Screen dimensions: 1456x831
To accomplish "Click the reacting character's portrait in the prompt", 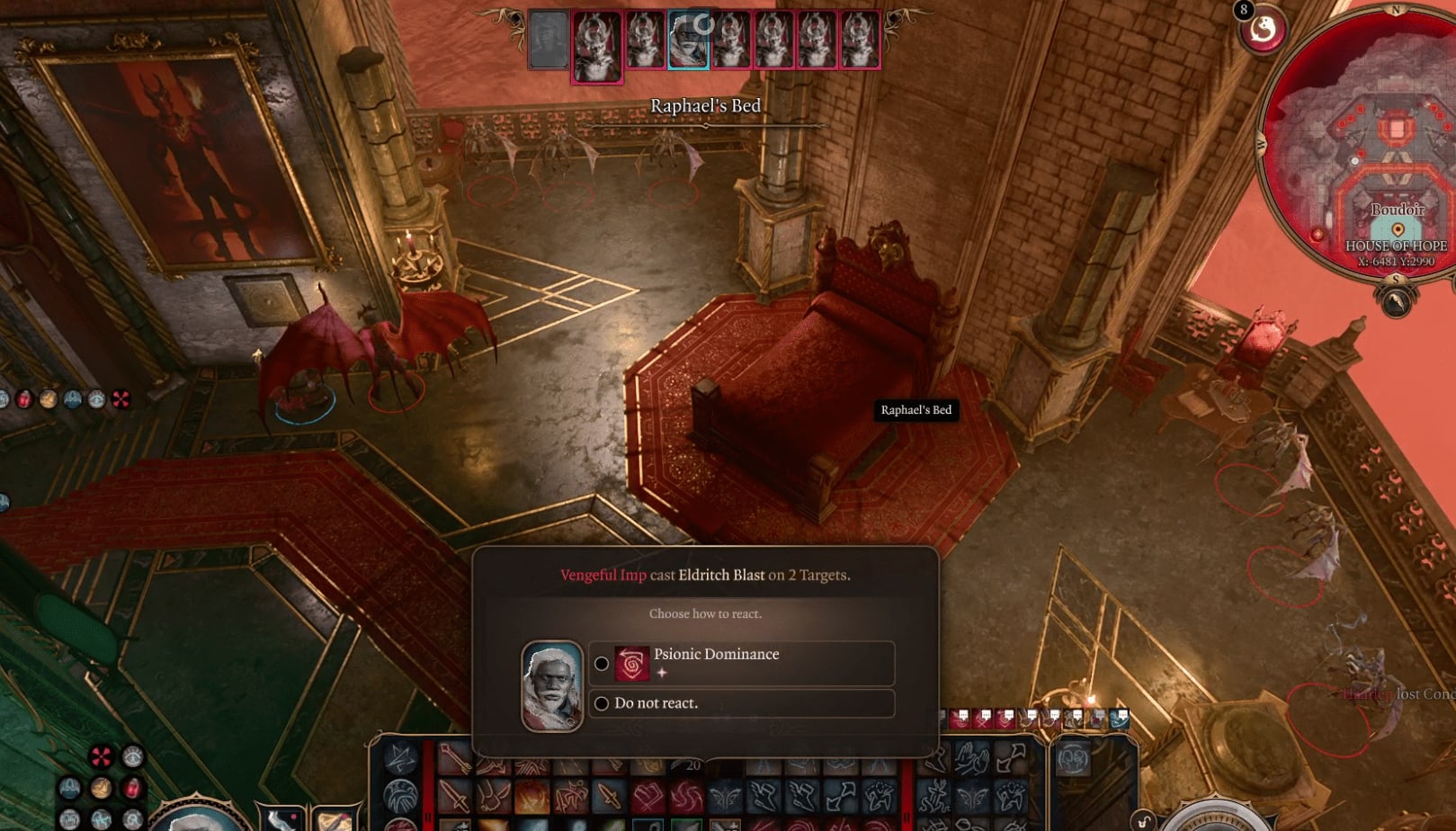I will 552,685.
